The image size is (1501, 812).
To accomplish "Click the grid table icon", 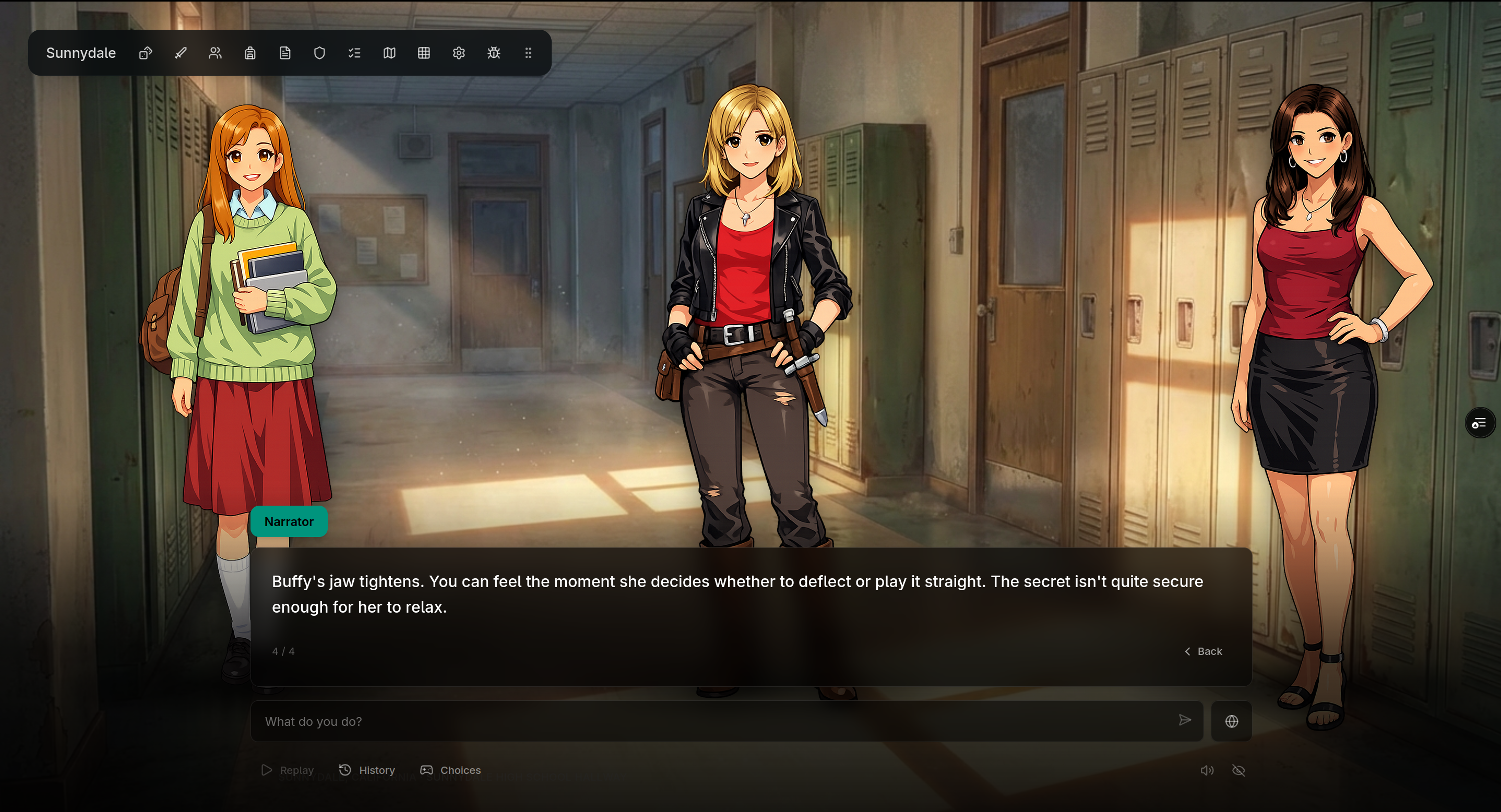I will (x=424, y=53).
